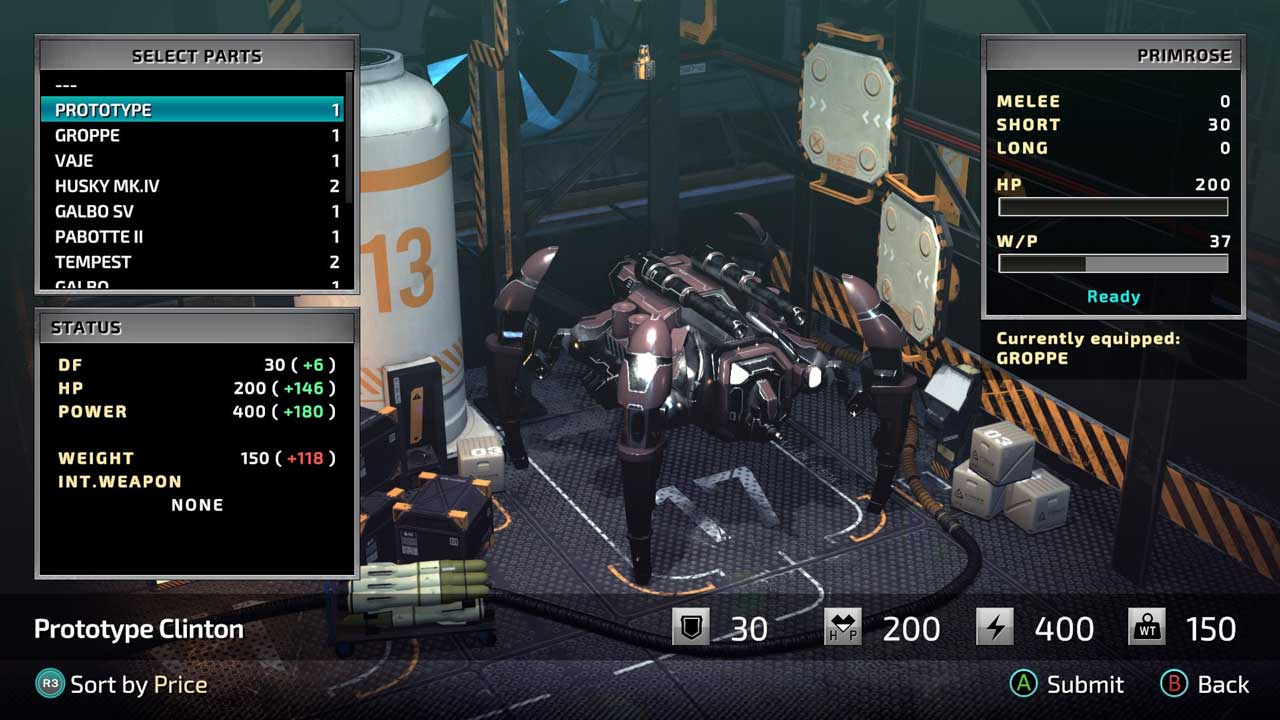Choose GALBO SV in the parts list

click(x=190, y=211)
